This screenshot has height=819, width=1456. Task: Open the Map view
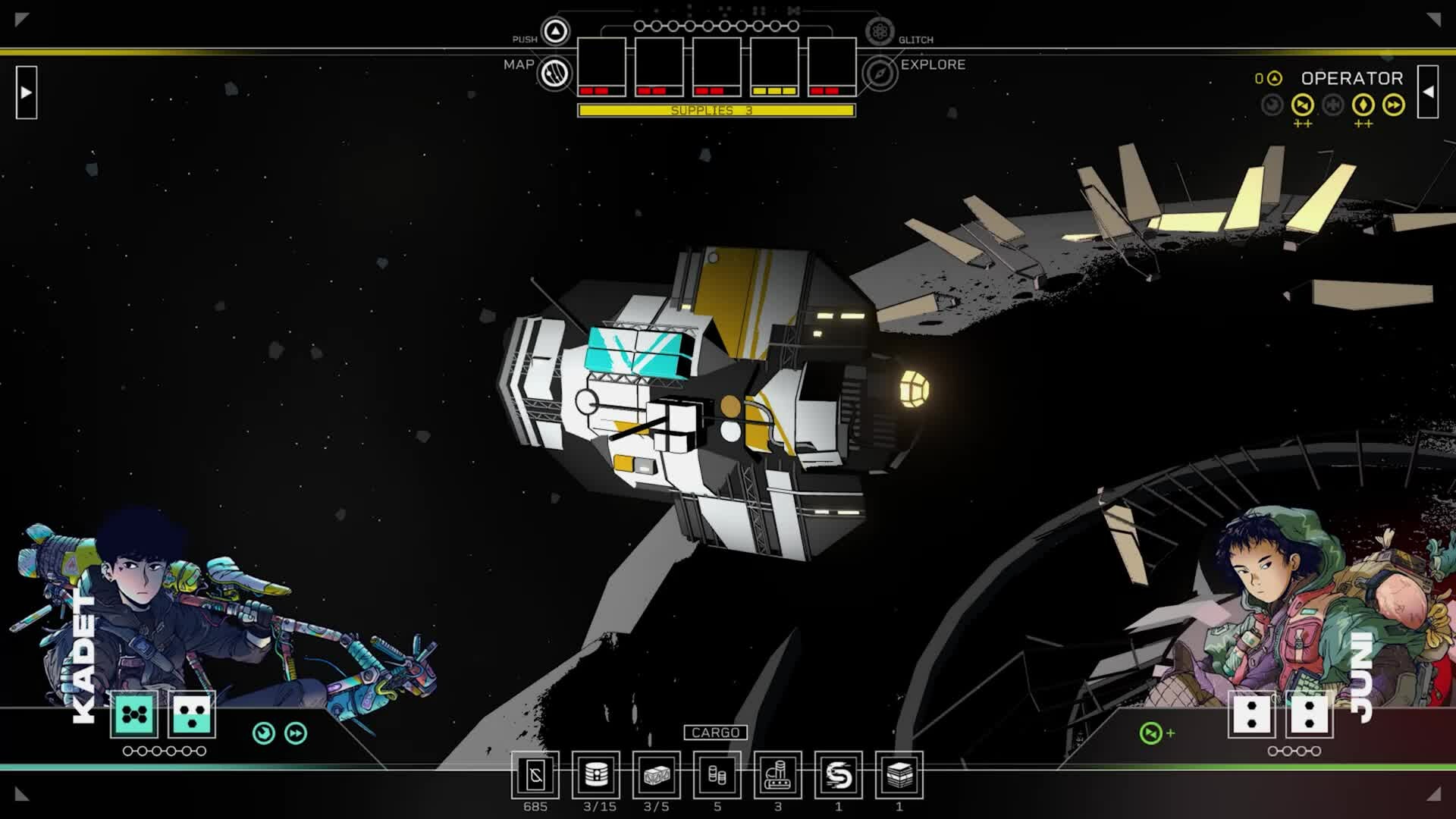click(555, 74)
